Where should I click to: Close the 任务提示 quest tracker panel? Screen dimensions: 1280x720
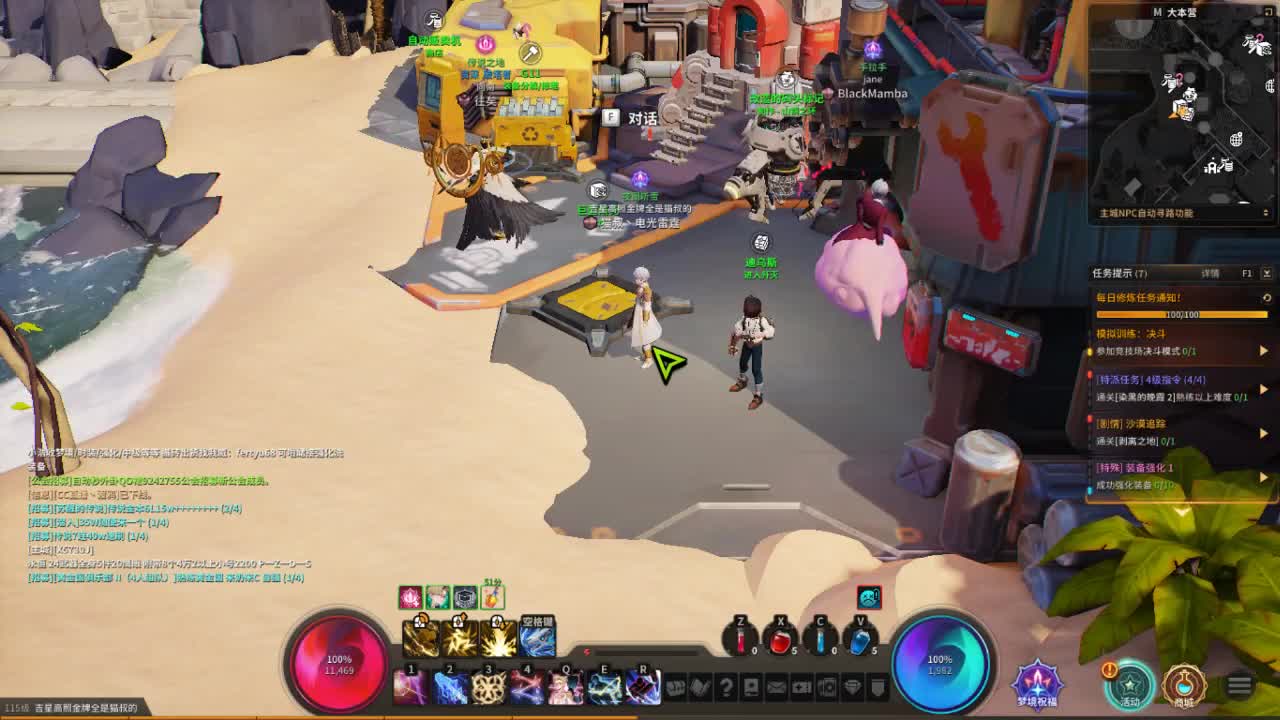[1266, 273]
